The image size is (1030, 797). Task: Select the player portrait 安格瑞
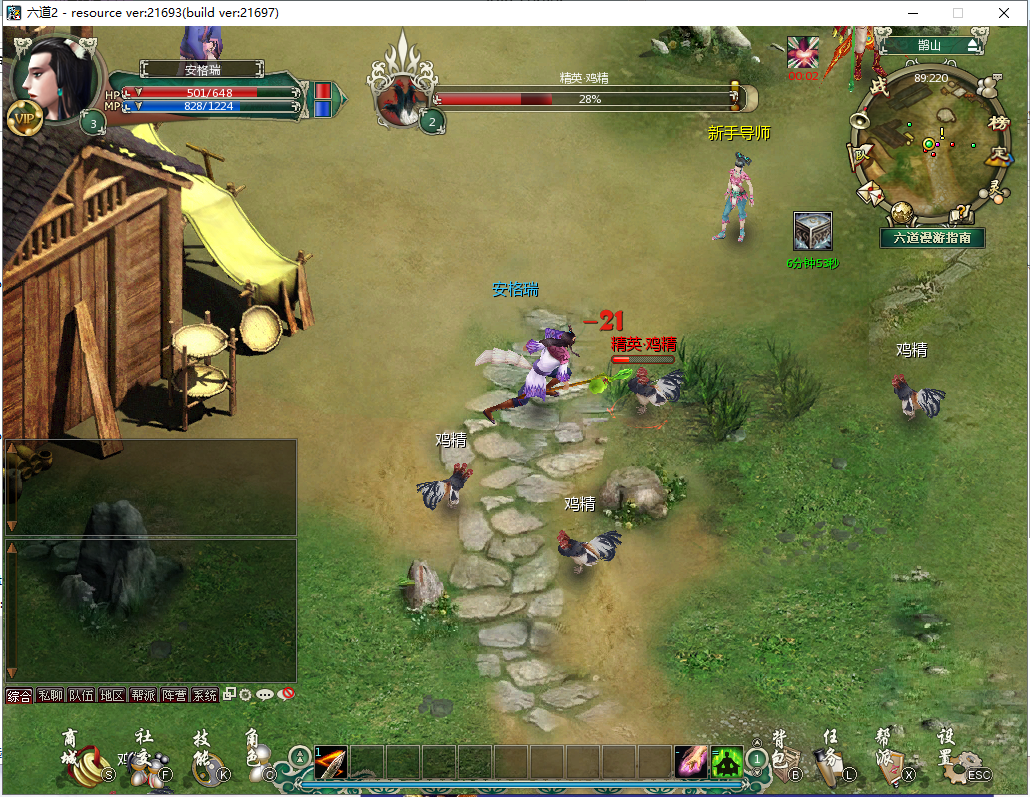[52, 76]
